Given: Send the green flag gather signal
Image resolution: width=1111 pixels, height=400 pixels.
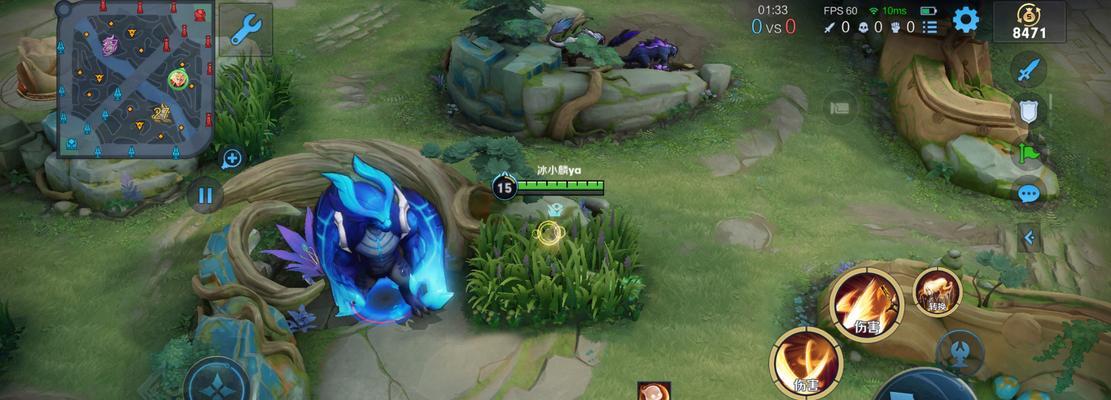Looking at the screenshot, I should pos(1028,153).
